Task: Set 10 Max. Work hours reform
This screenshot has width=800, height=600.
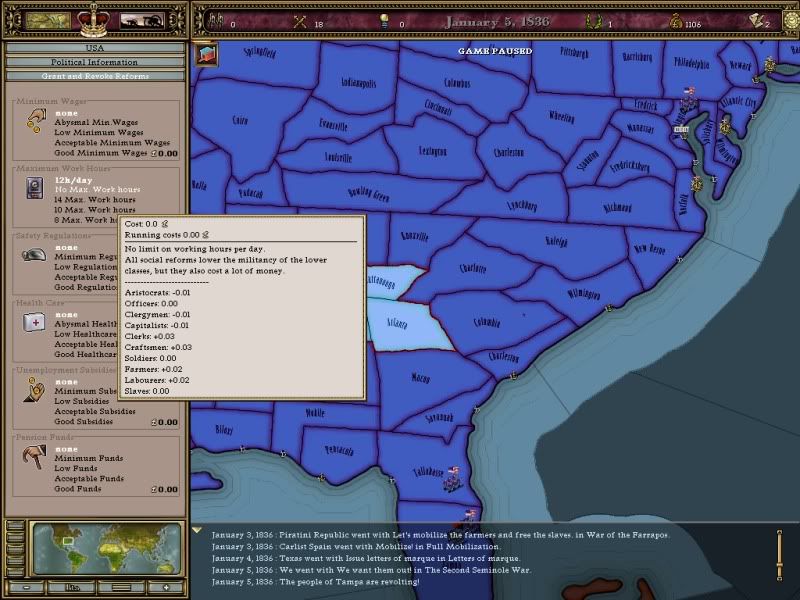Action: [x=92, y=209]
